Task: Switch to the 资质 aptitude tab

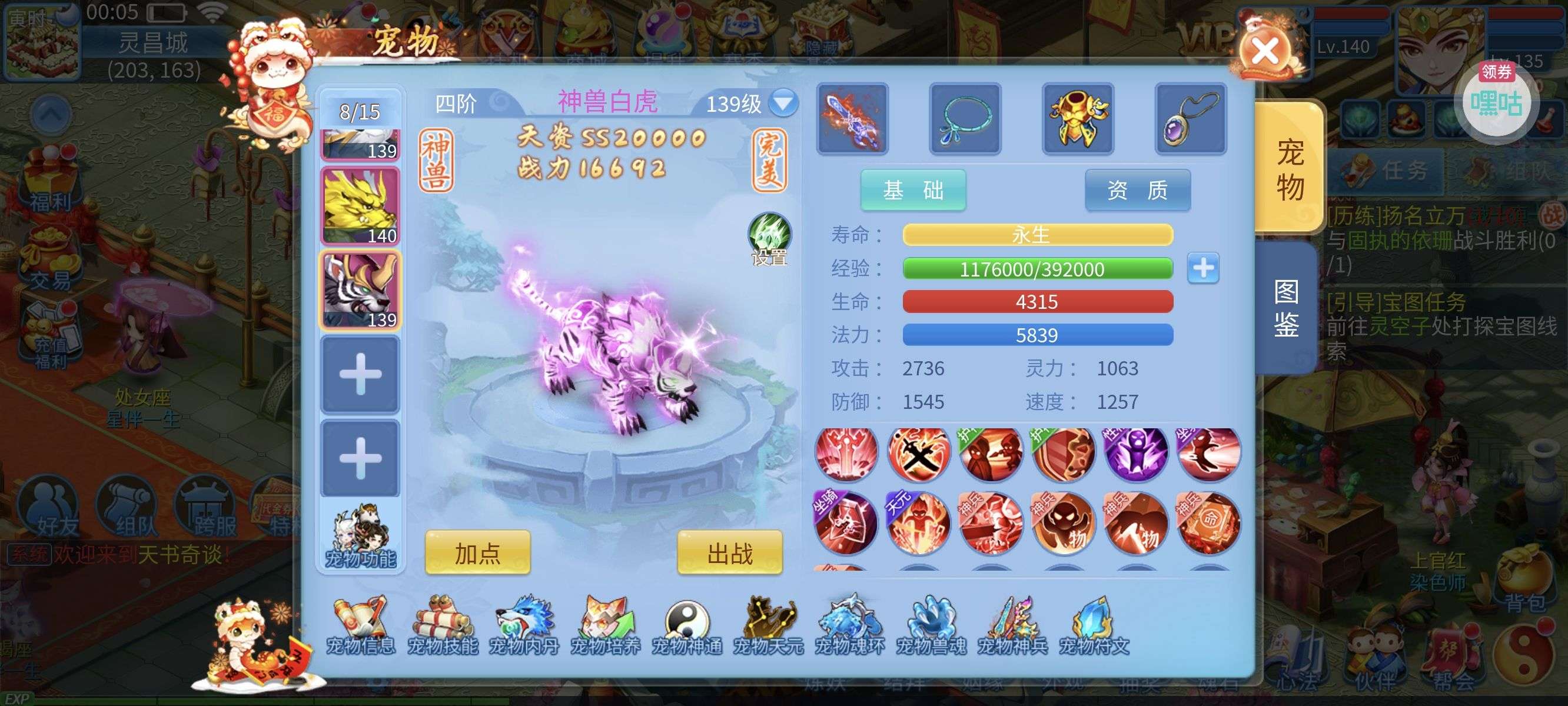Action: [1137, 191]
